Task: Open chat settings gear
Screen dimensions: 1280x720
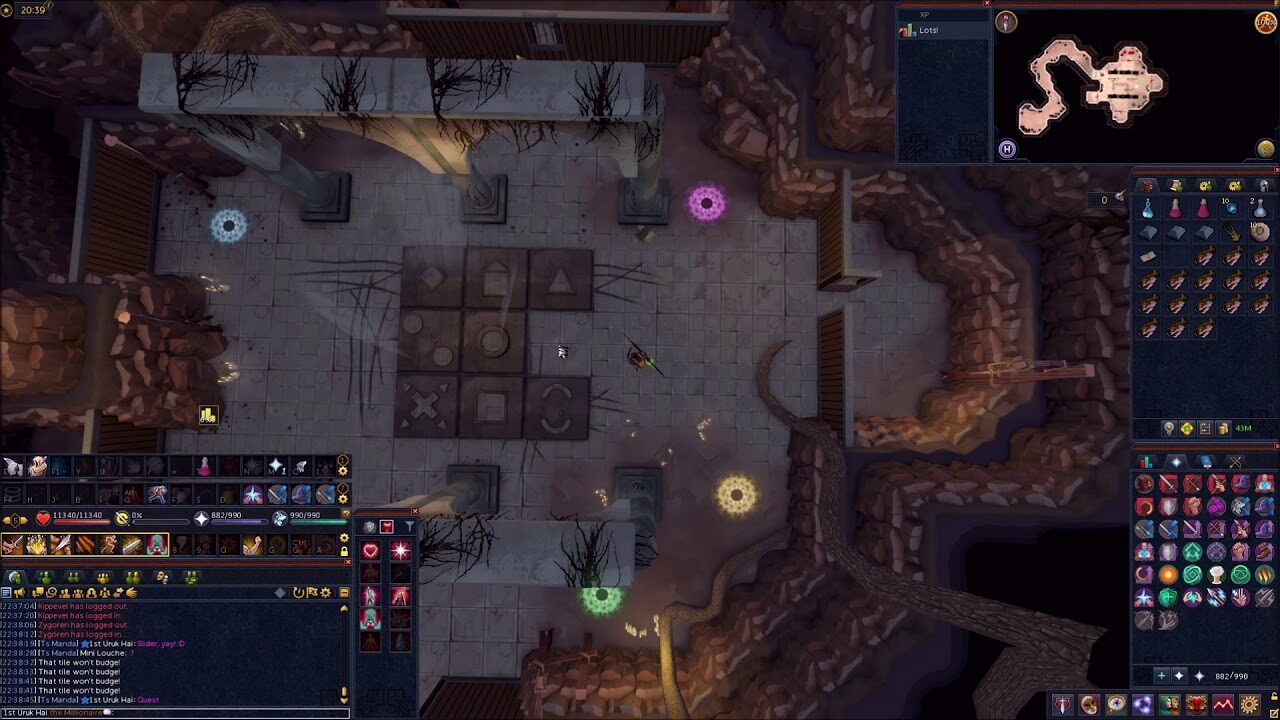Action: point(325,593)
